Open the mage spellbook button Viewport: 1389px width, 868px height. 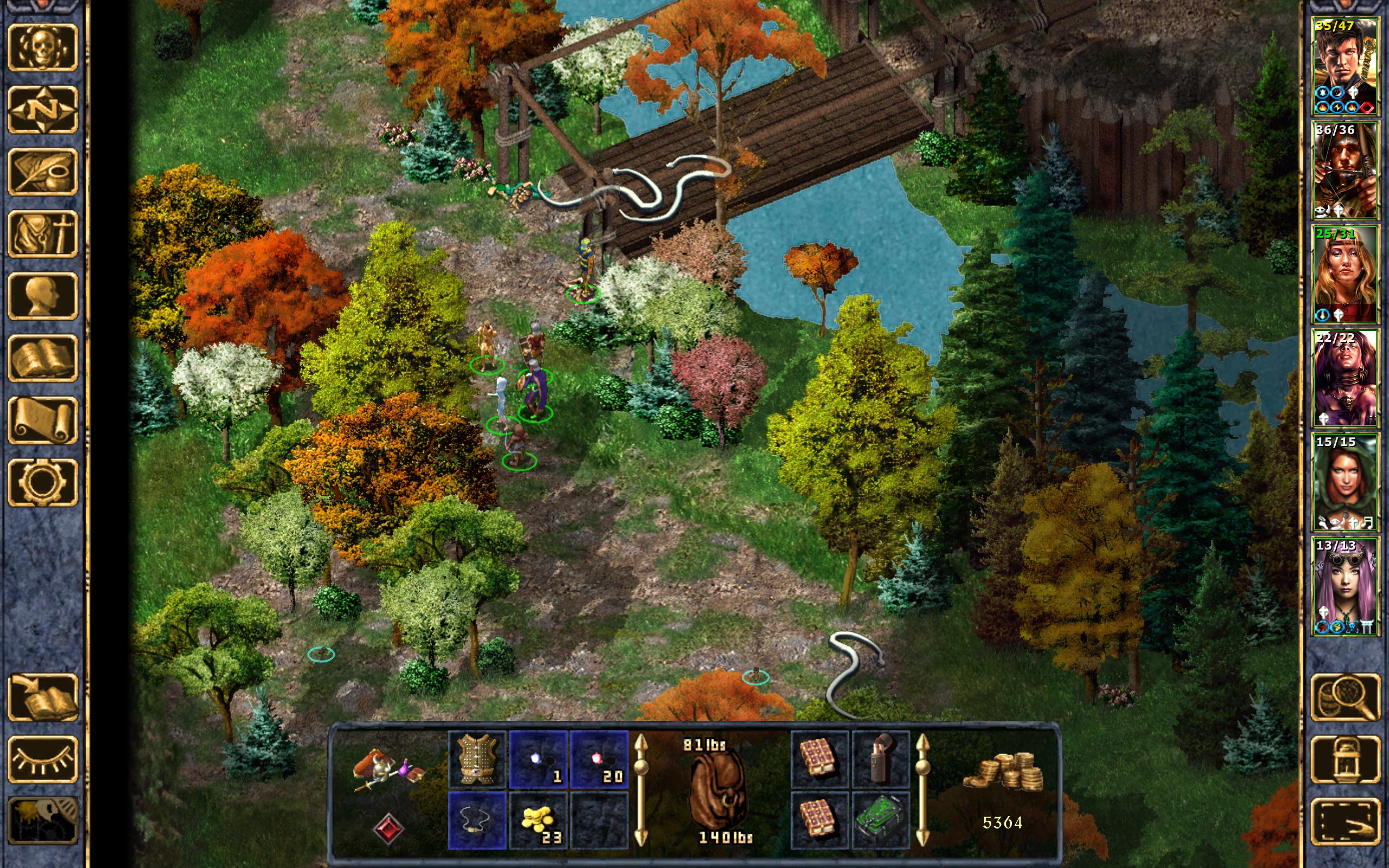point(42,358)
